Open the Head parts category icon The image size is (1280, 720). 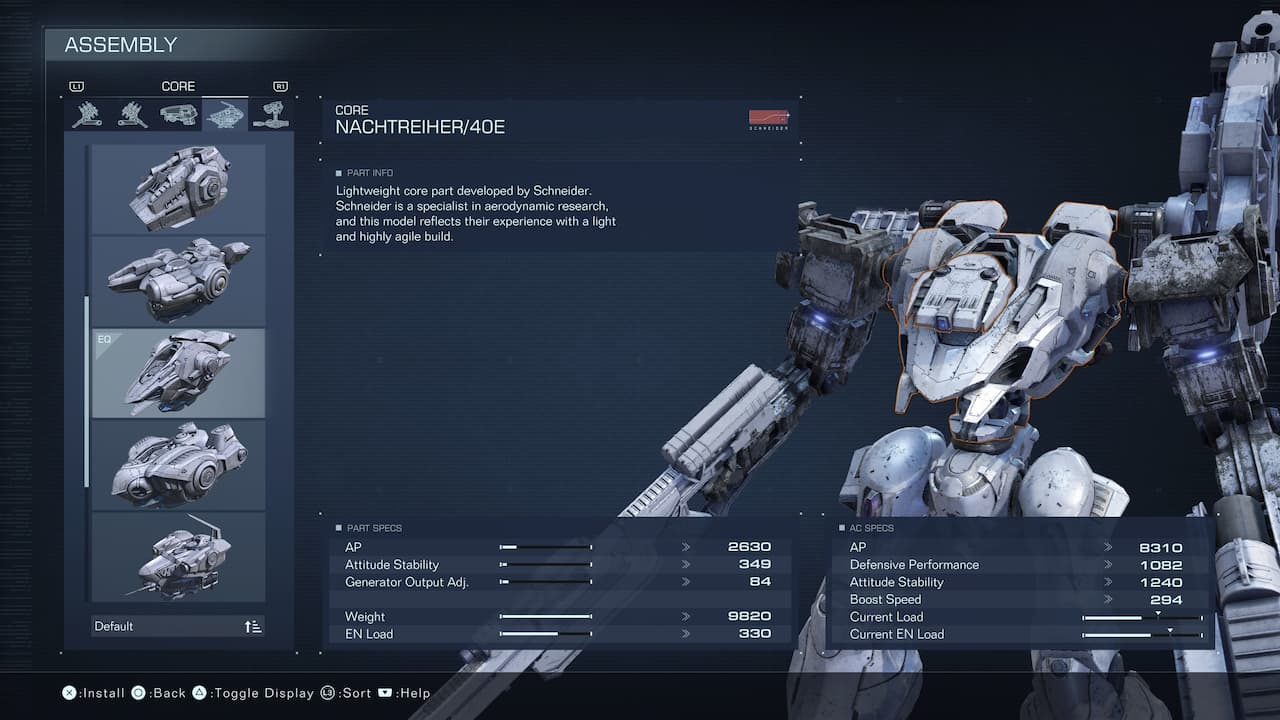point(179,113)
